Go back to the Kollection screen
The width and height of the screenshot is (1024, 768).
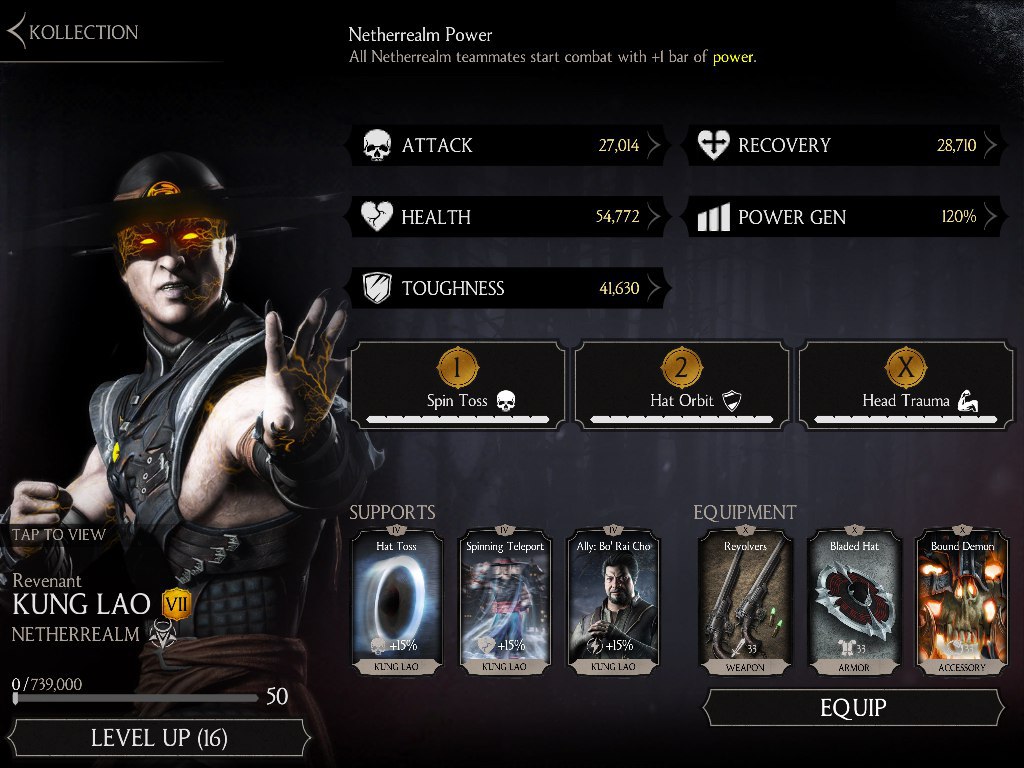(73, 32)
